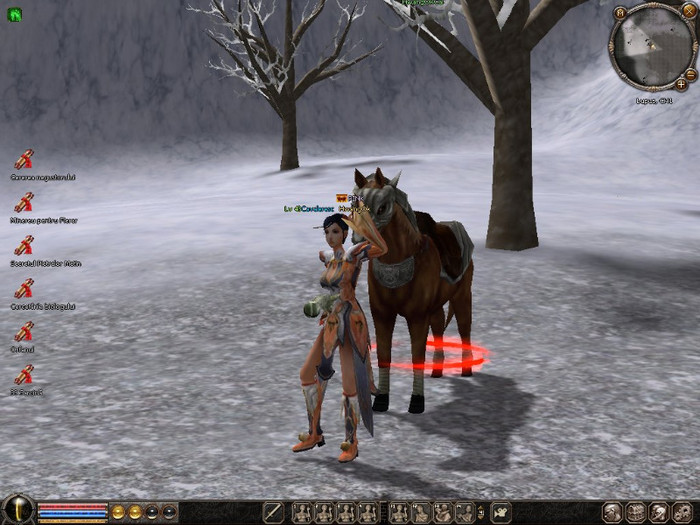Open the topmost quest scroll icon
Viewport: 700px width, 525px height.
25,159
